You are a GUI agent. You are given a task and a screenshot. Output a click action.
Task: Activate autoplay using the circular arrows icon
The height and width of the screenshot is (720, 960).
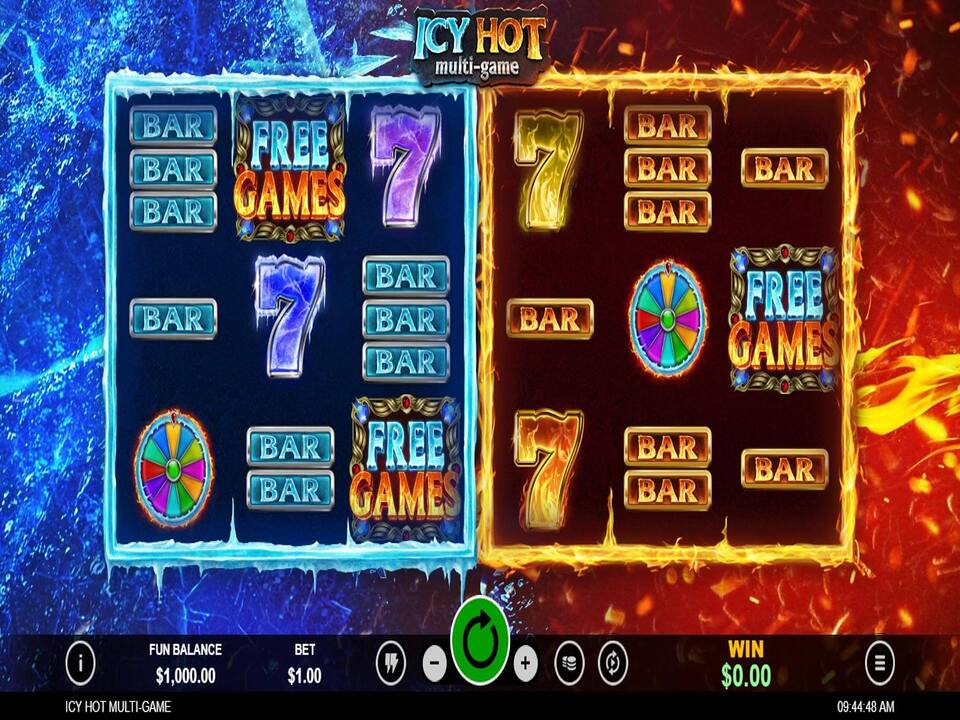[x=612, y=662]
